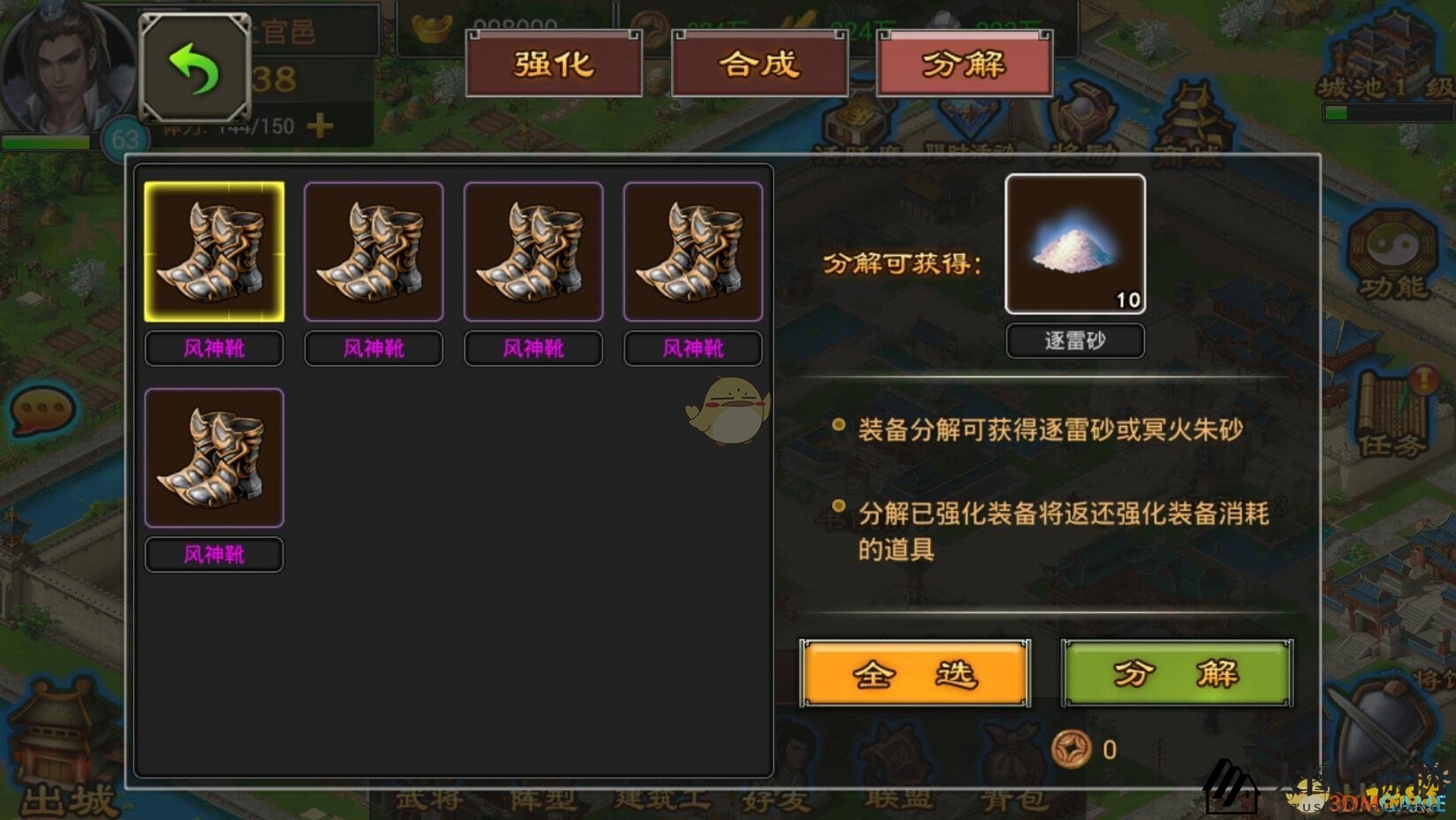Click the 逐雷砂 material thumbnail
Viewport: 1456px width, 820px height.
pos(1074,243)
